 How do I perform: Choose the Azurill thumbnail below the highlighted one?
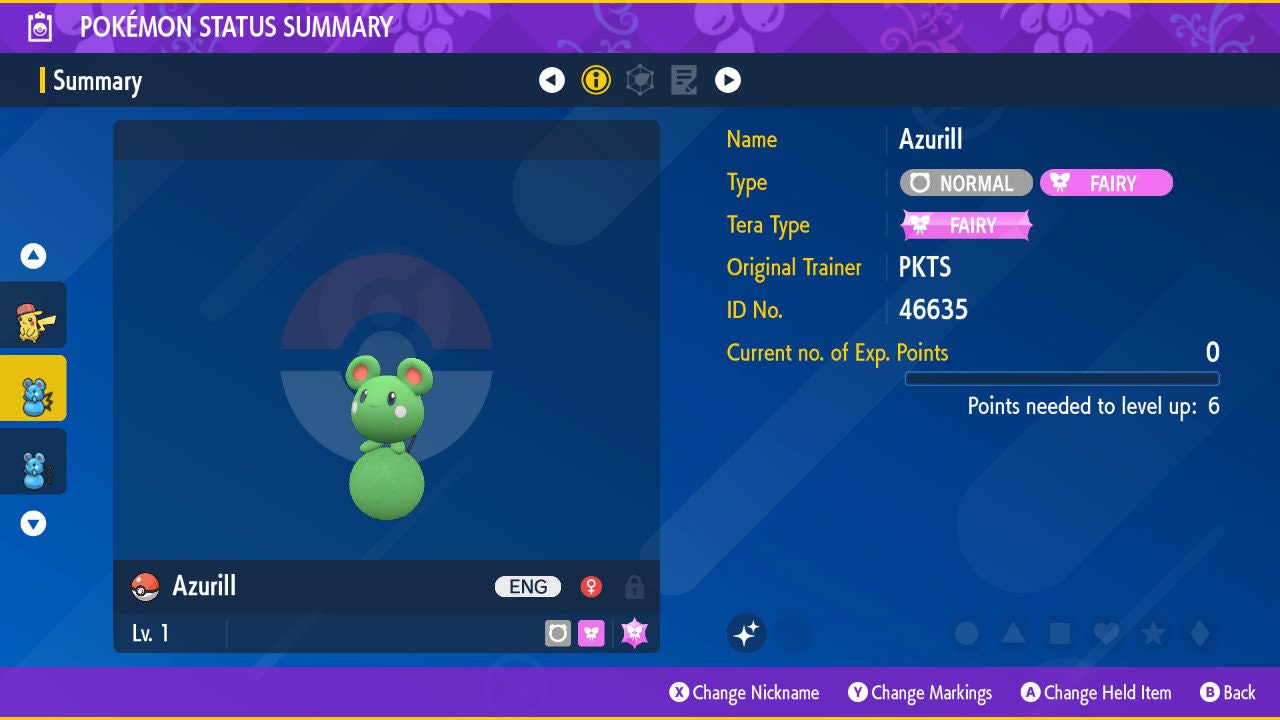click(34, 461)
